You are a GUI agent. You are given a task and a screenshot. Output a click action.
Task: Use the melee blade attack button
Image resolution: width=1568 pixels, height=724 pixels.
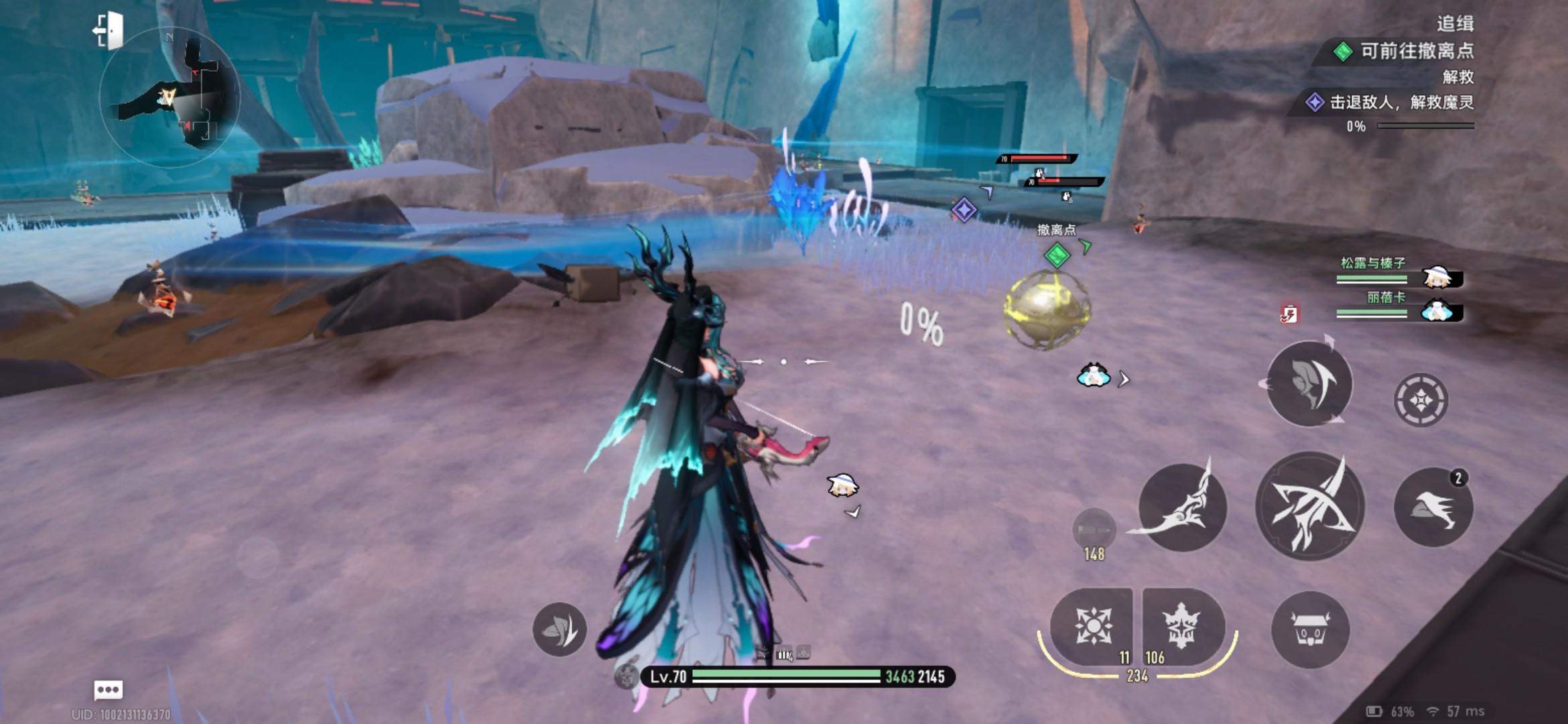pos(1183,507)
